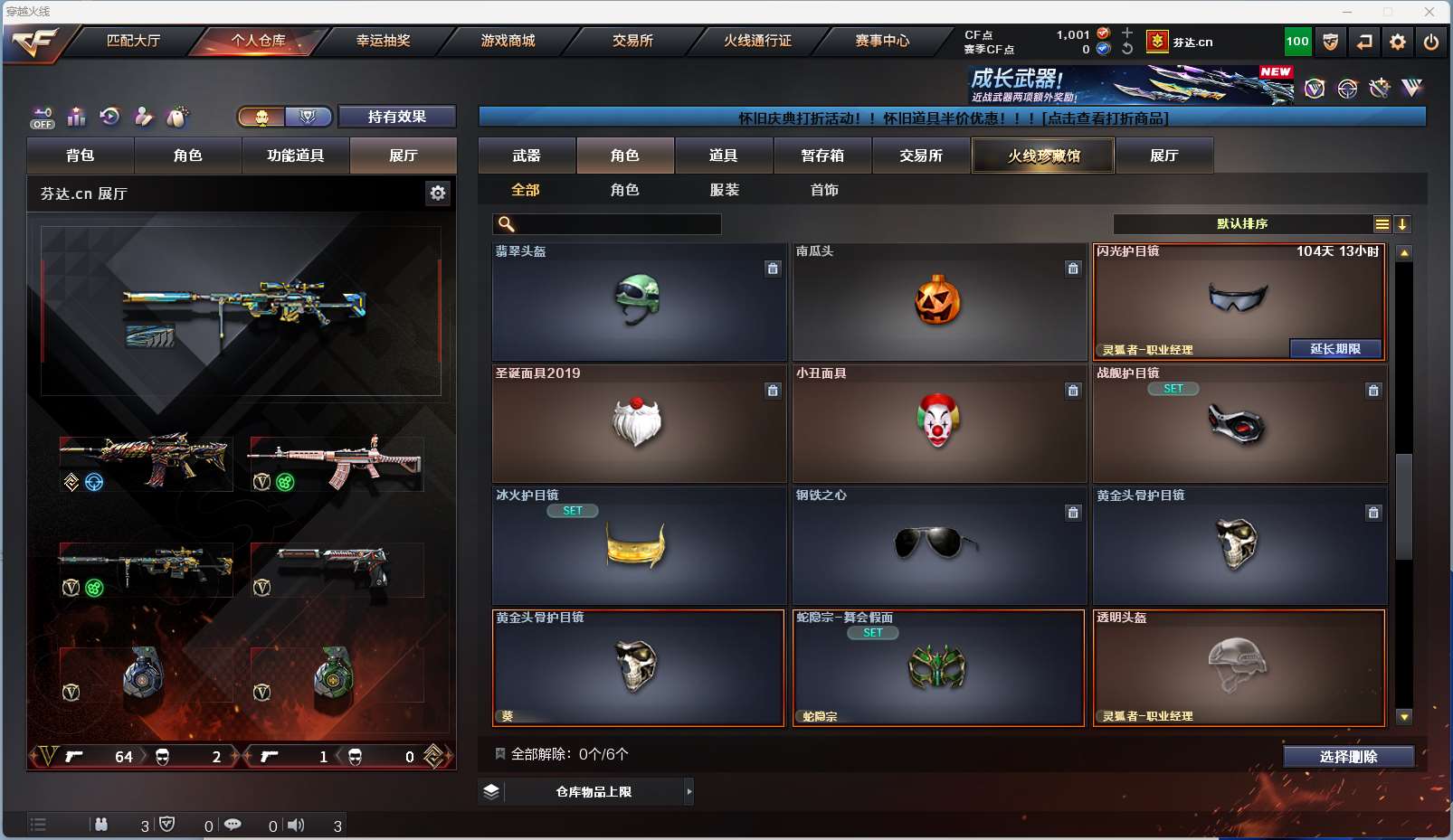Toggle the 持有效果 button
The width and height of the screenshot is (1453, 840).
pyautogui.click(x=396, y=117)
